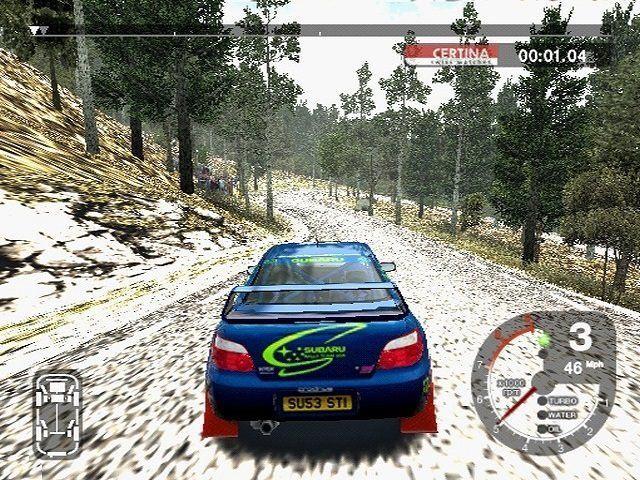
Task: Select the TURBO warning light
Action: 541,401
